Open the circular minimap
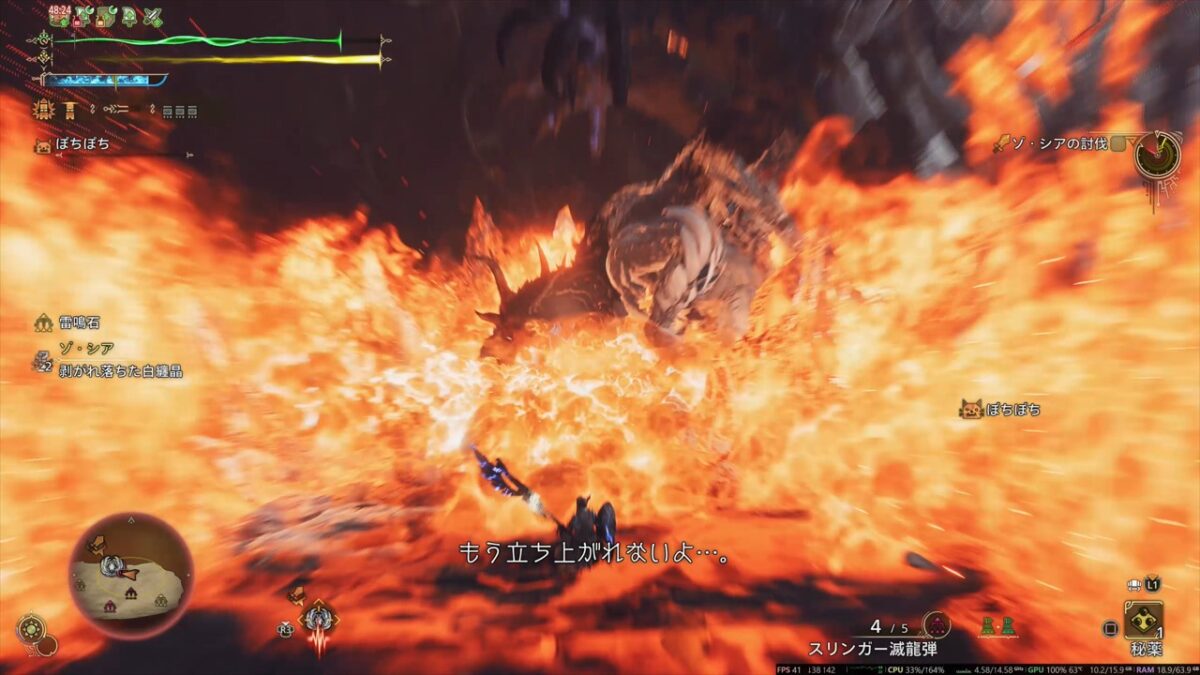This screenshot has height=675, width=1200. 131,575
